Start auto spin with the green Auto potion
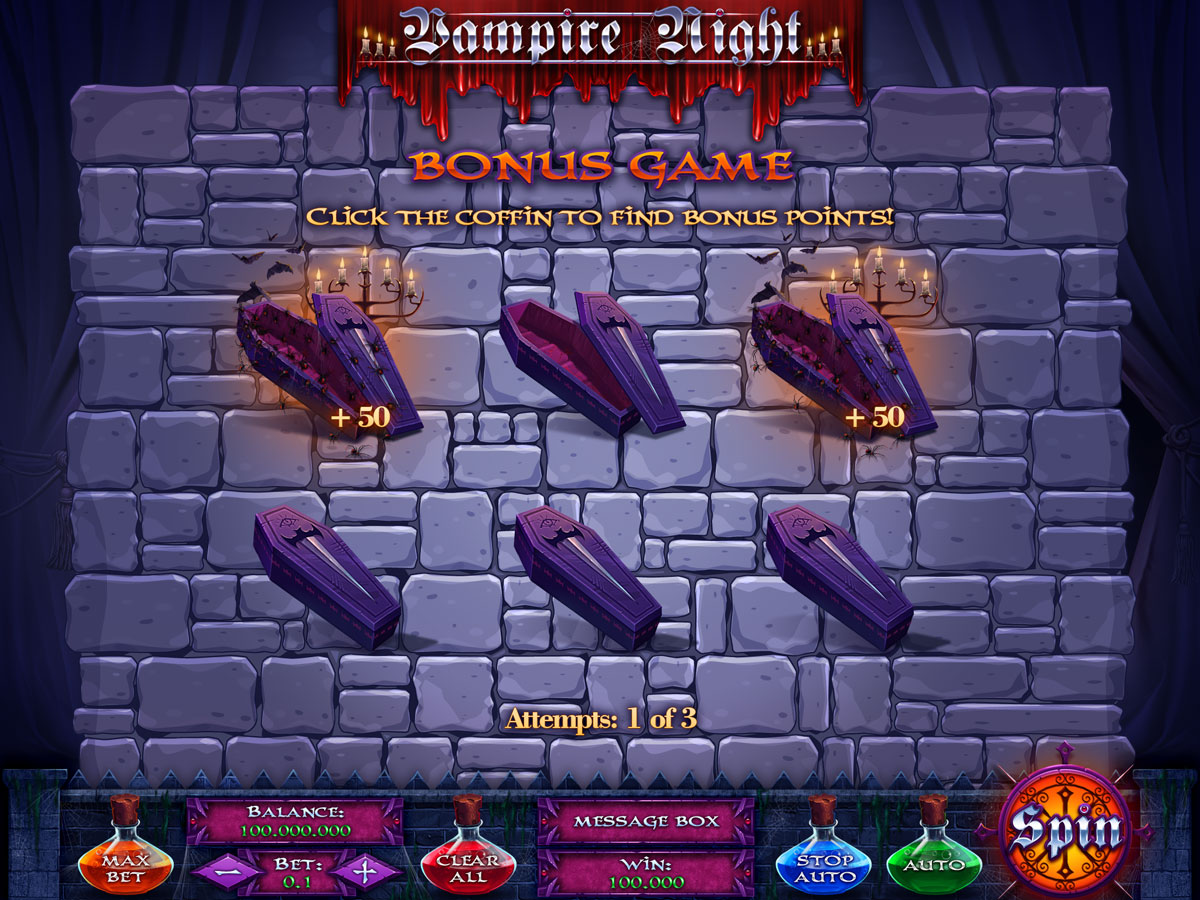The height and width of the screenshot is (900, 1200). [x=934, y=863]
